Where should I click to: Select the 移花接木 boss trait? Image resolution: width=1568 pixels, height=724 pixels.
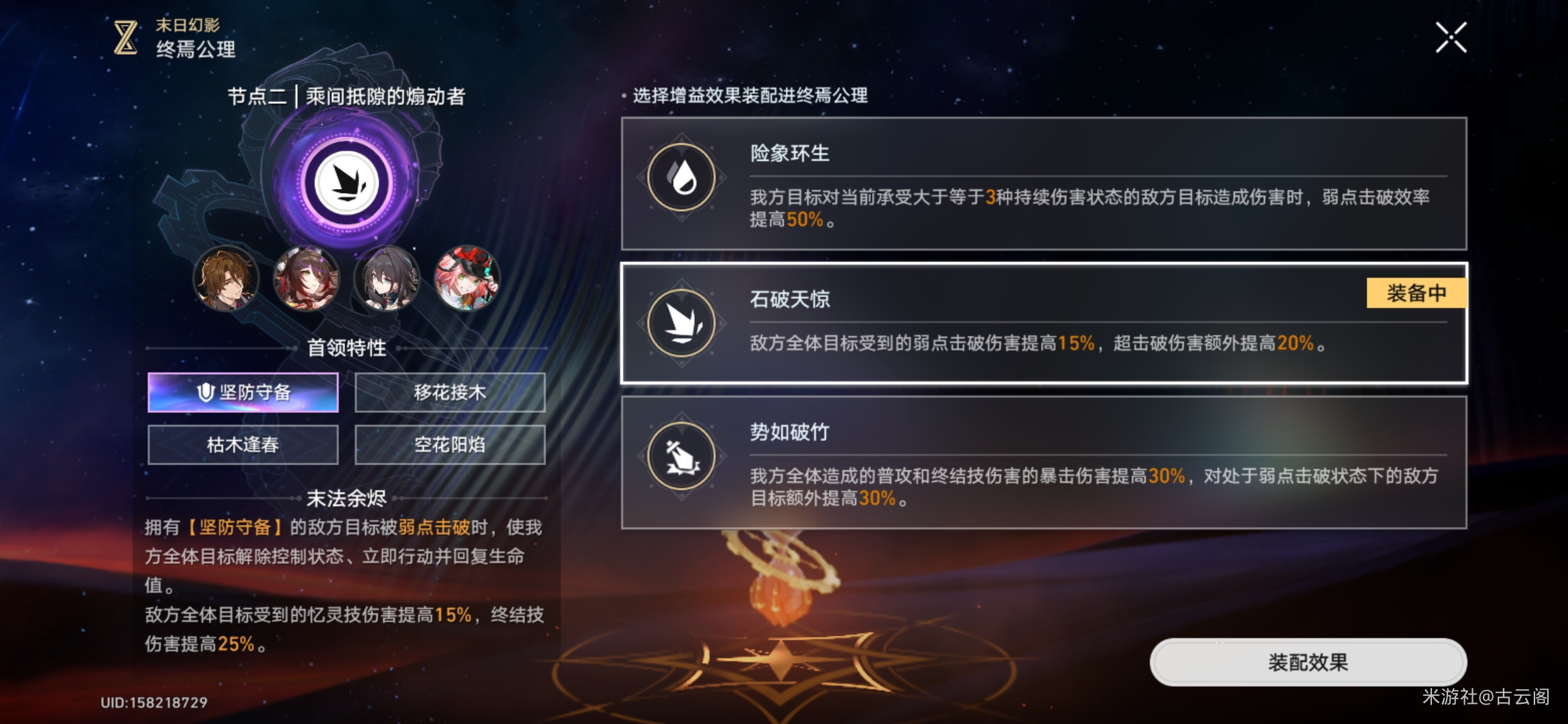coord(450,393)
